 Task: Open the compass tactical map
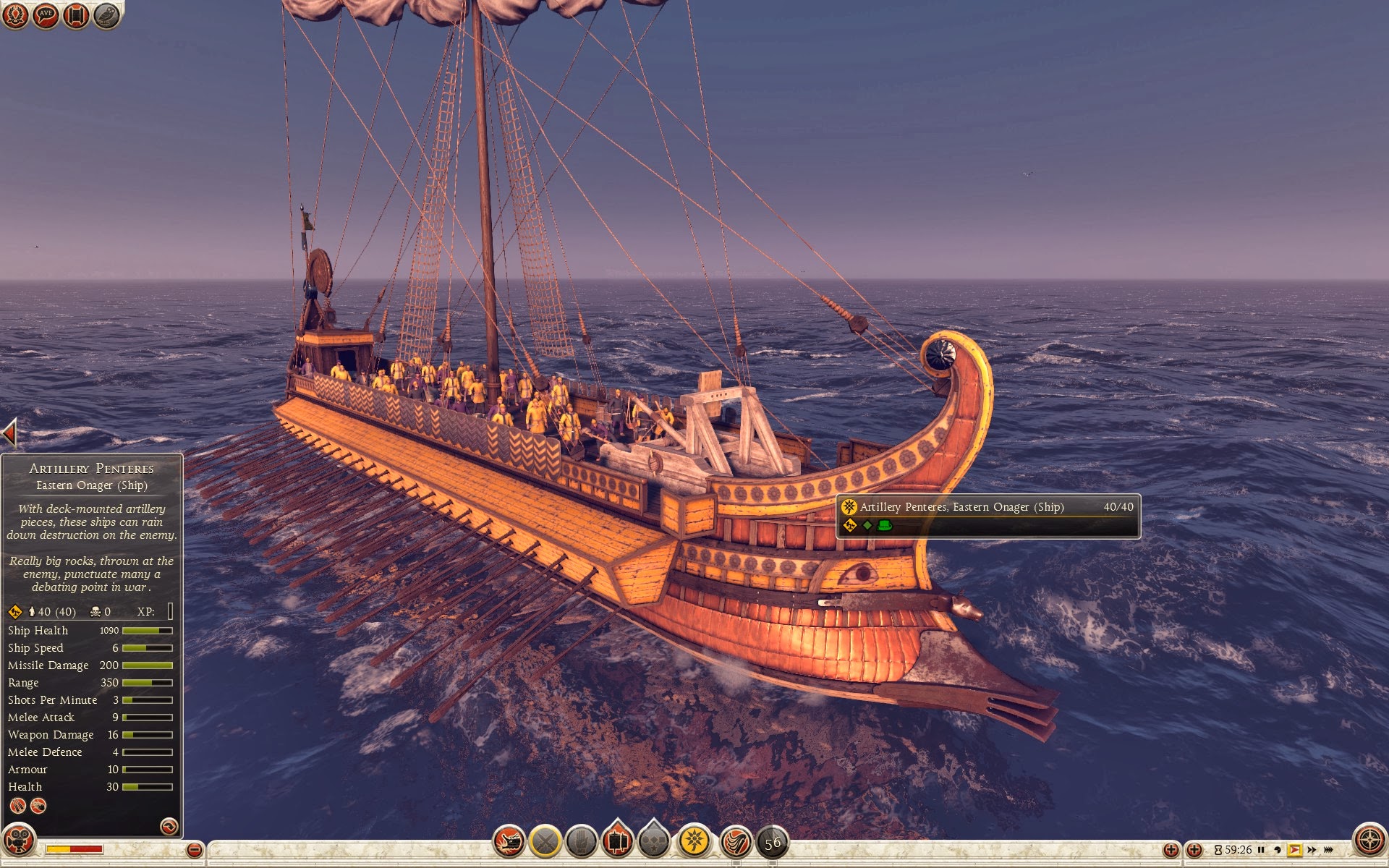pos(1369,841)
